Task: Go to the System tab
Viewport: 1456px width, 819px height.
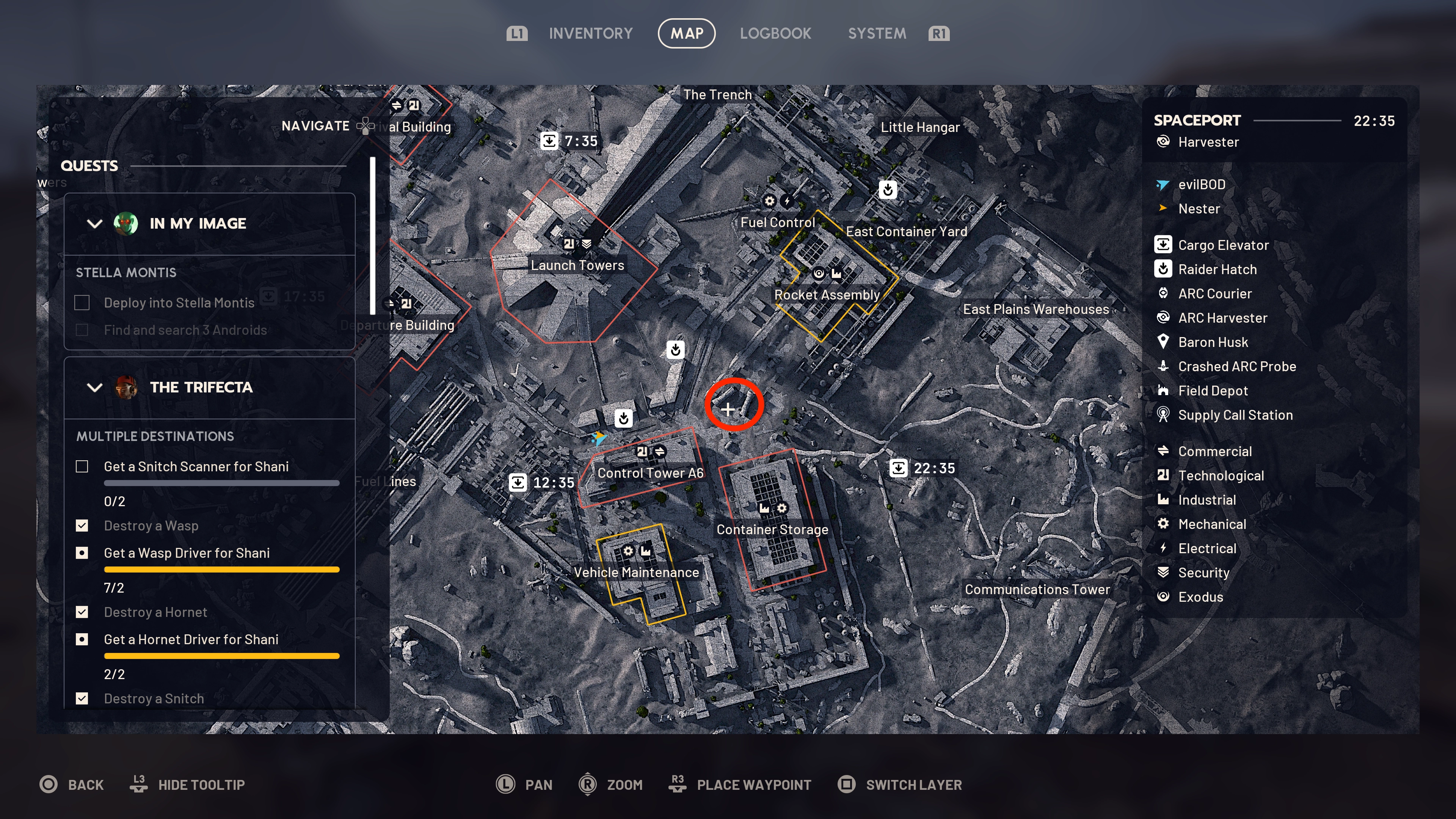Action: [877, 34]
